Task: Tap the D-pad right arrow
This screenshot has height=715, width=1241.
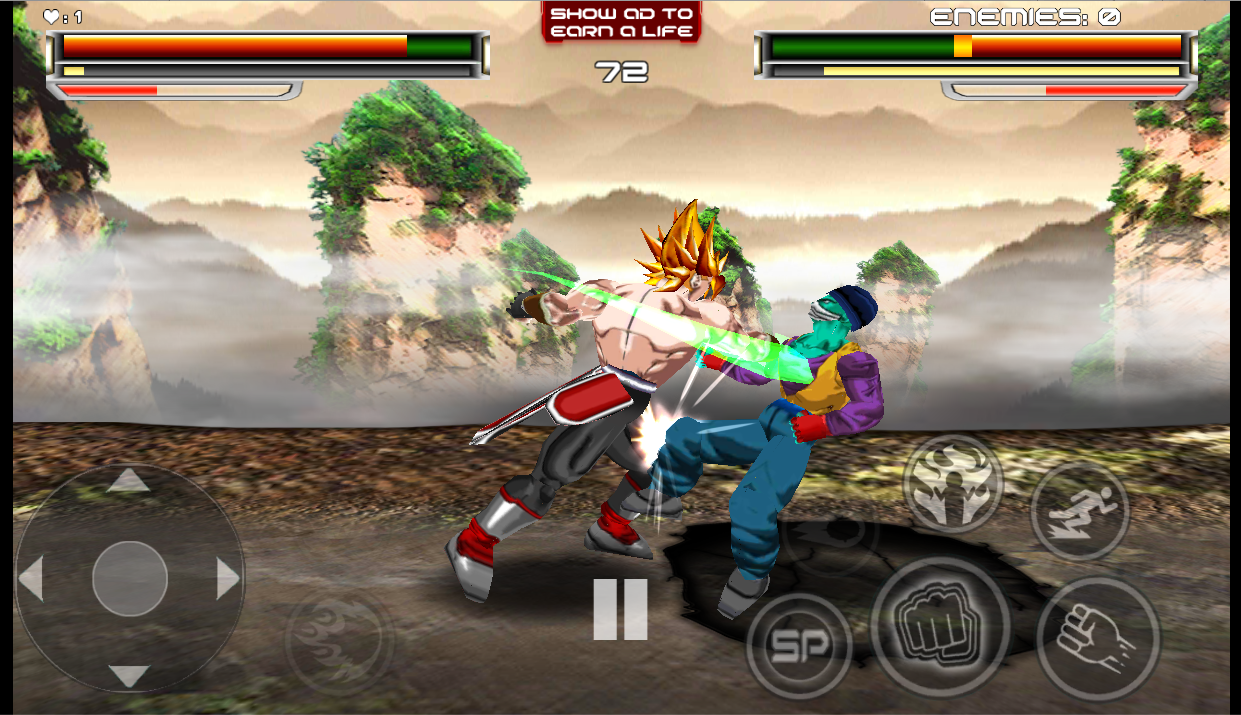Action: (x=228, y=579)
